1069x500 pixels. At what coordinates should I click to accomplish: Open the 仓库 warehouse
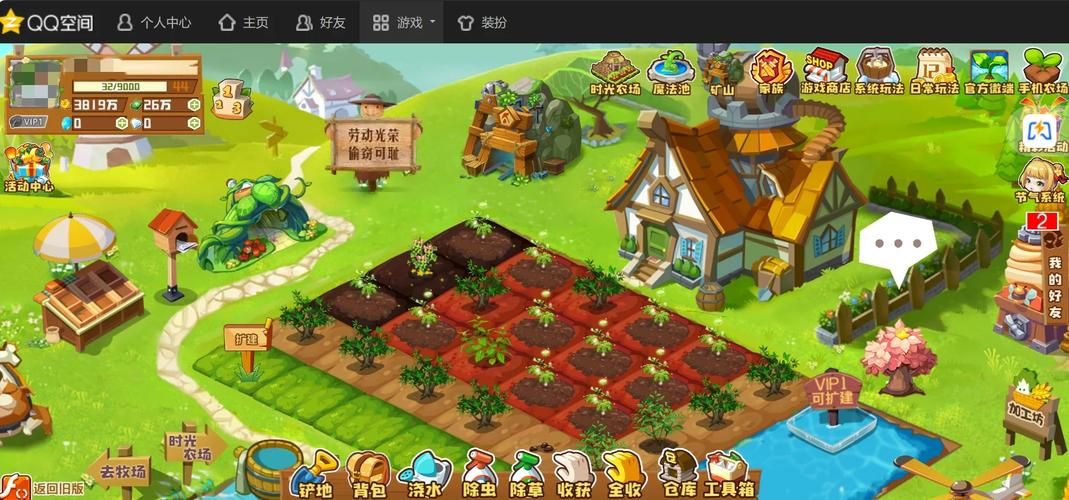[679, 475]
